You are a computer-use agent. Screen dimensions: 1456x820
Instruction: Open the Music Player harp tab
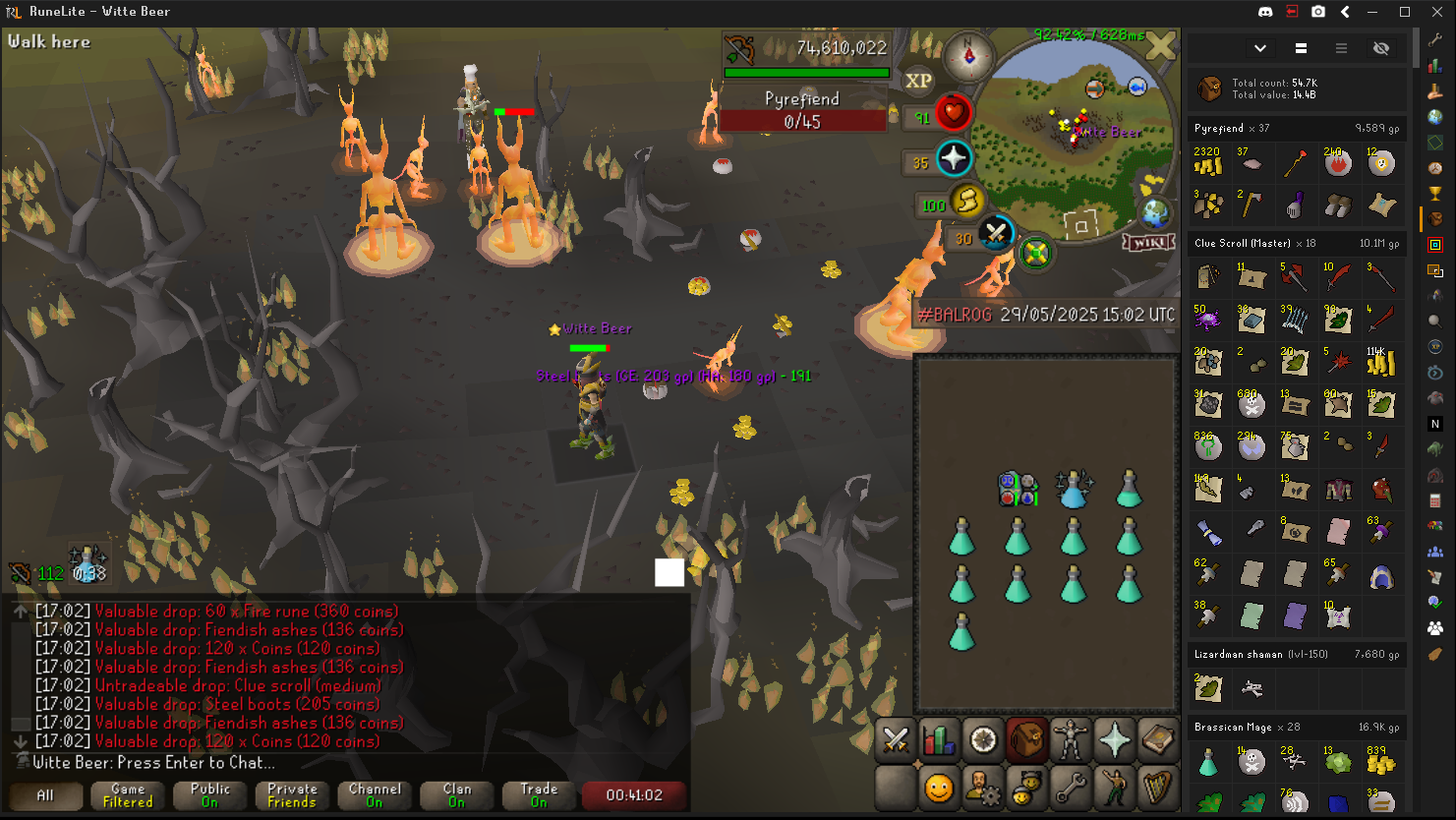pyautogui.click(x=1158, y=788)
